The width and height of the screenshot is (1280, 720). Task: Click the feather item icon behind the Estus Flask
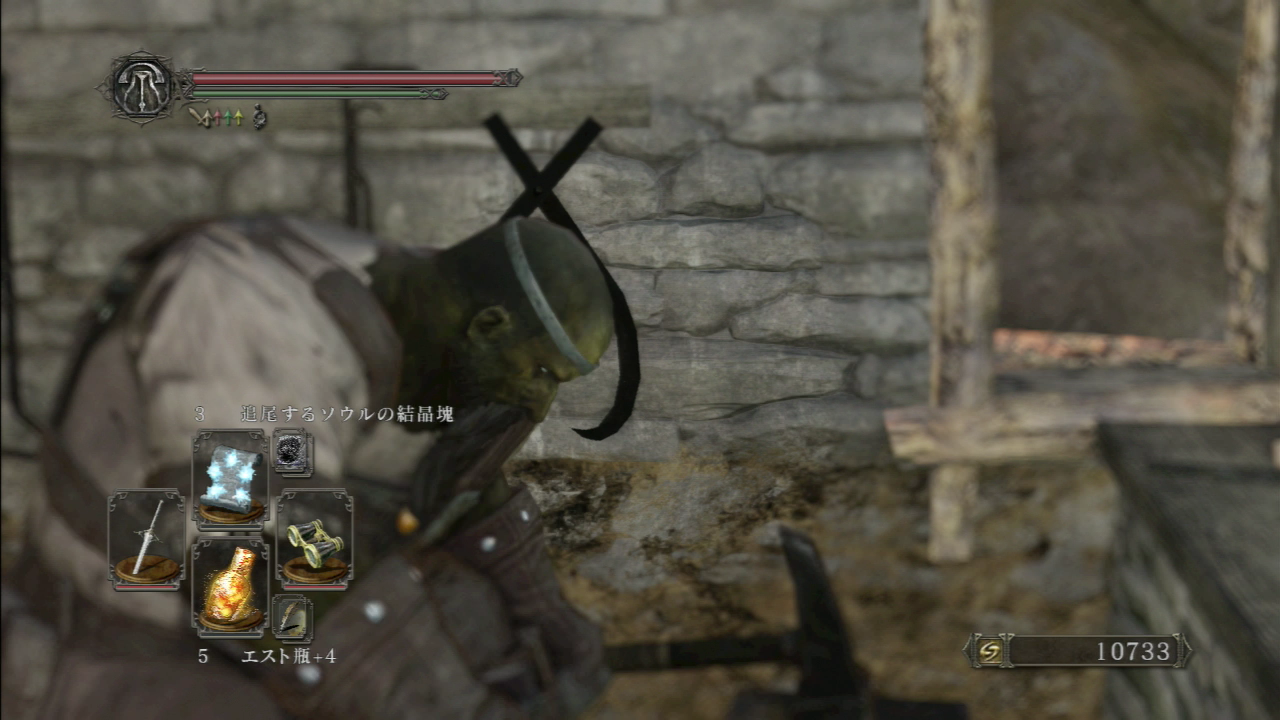[291, 618]
